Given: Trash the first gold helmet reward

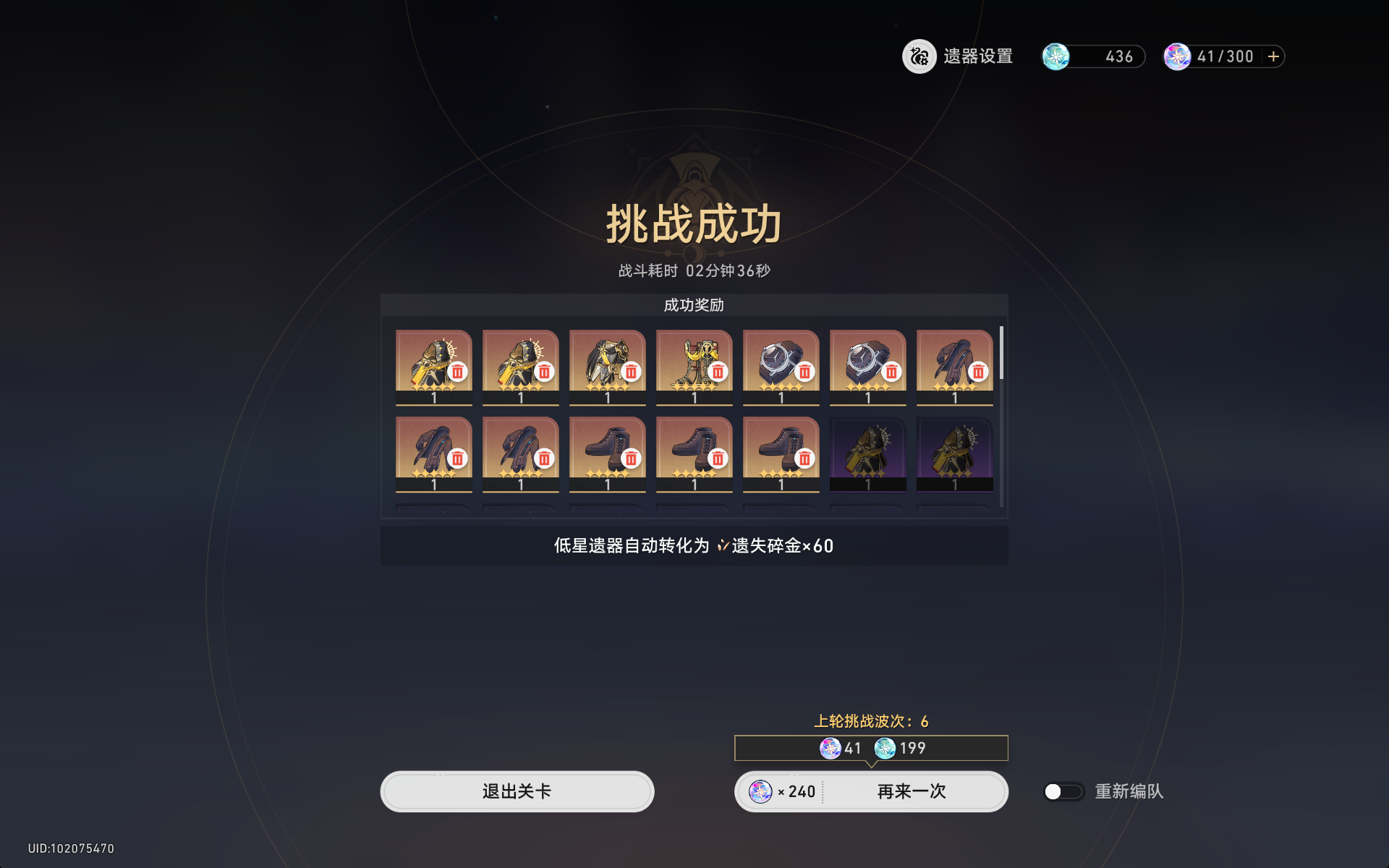Looking at the screenshot, I should click(x=457, y=373).
